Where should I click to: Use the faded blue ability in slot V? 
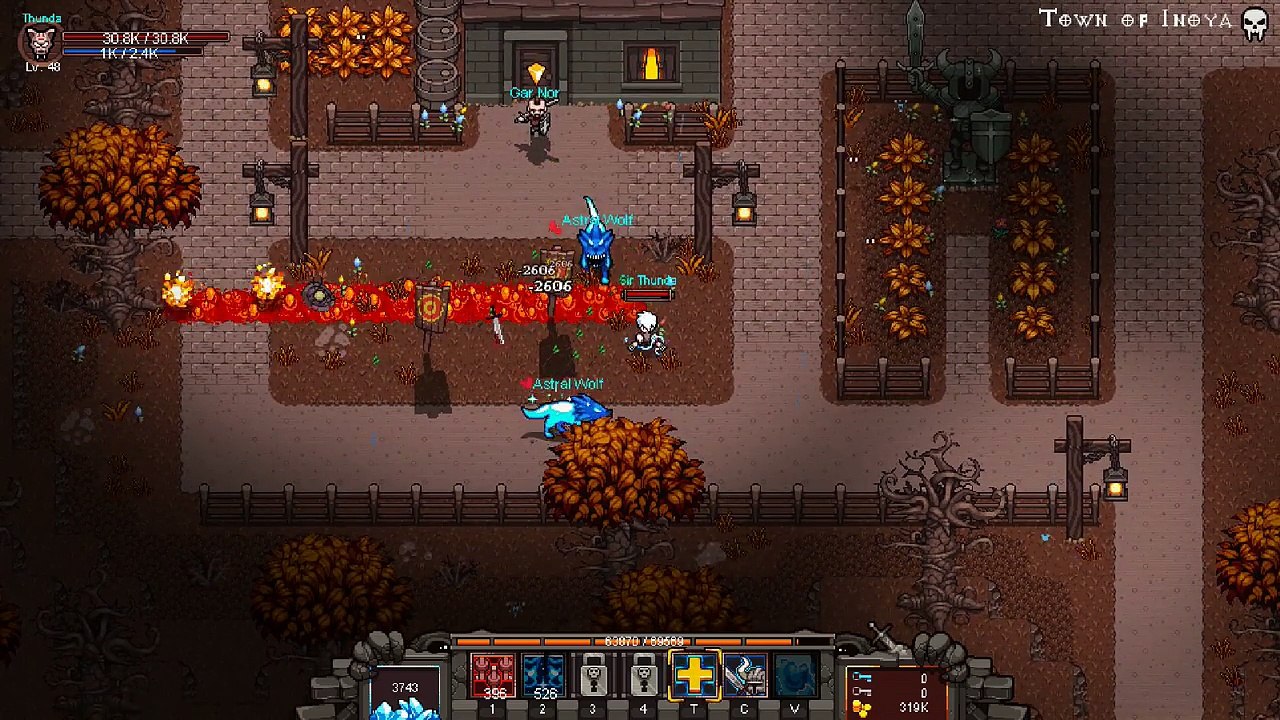[x=795, y=676]
